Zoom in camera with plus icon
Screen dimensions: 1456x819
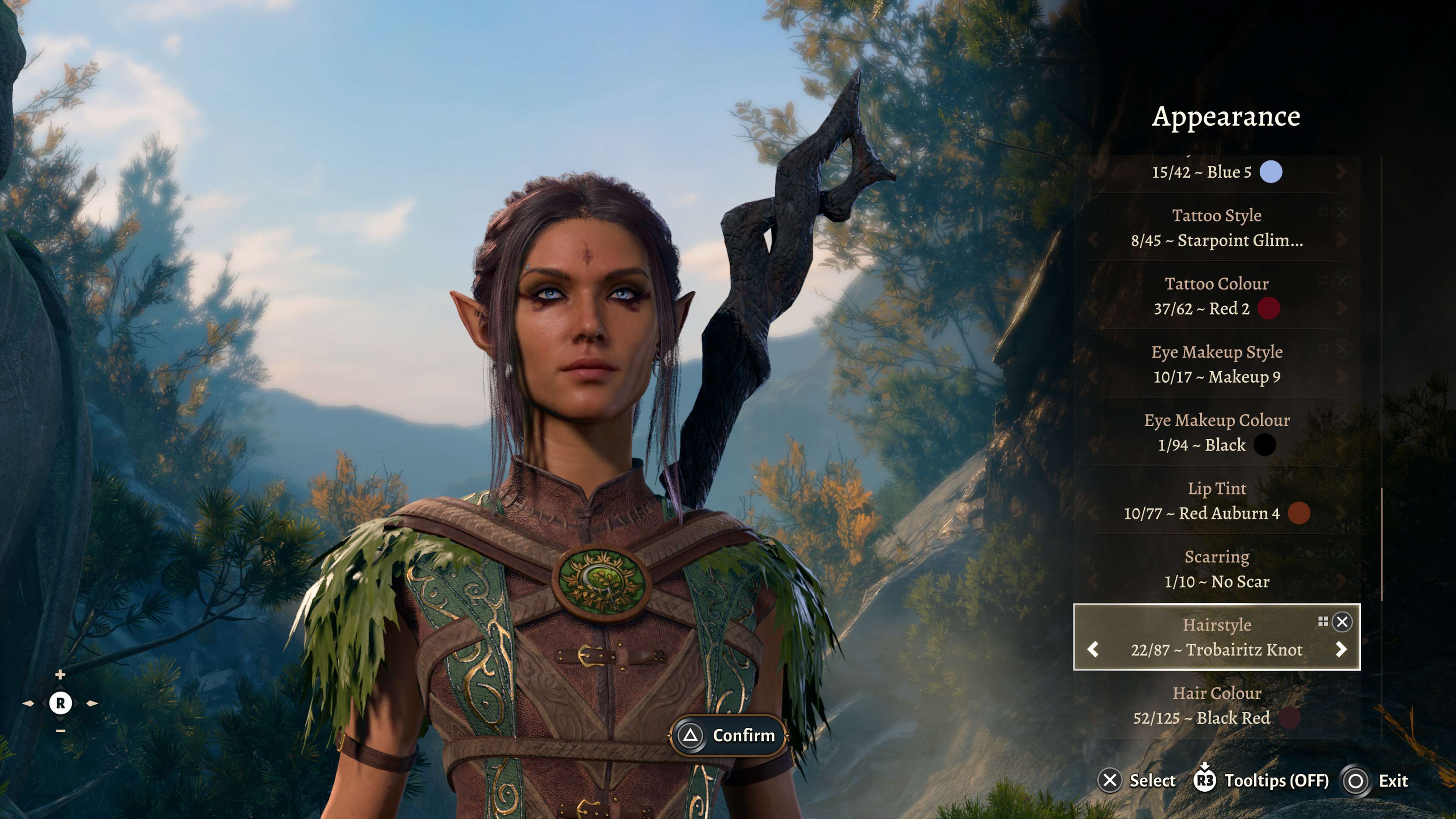coord(60,675)
